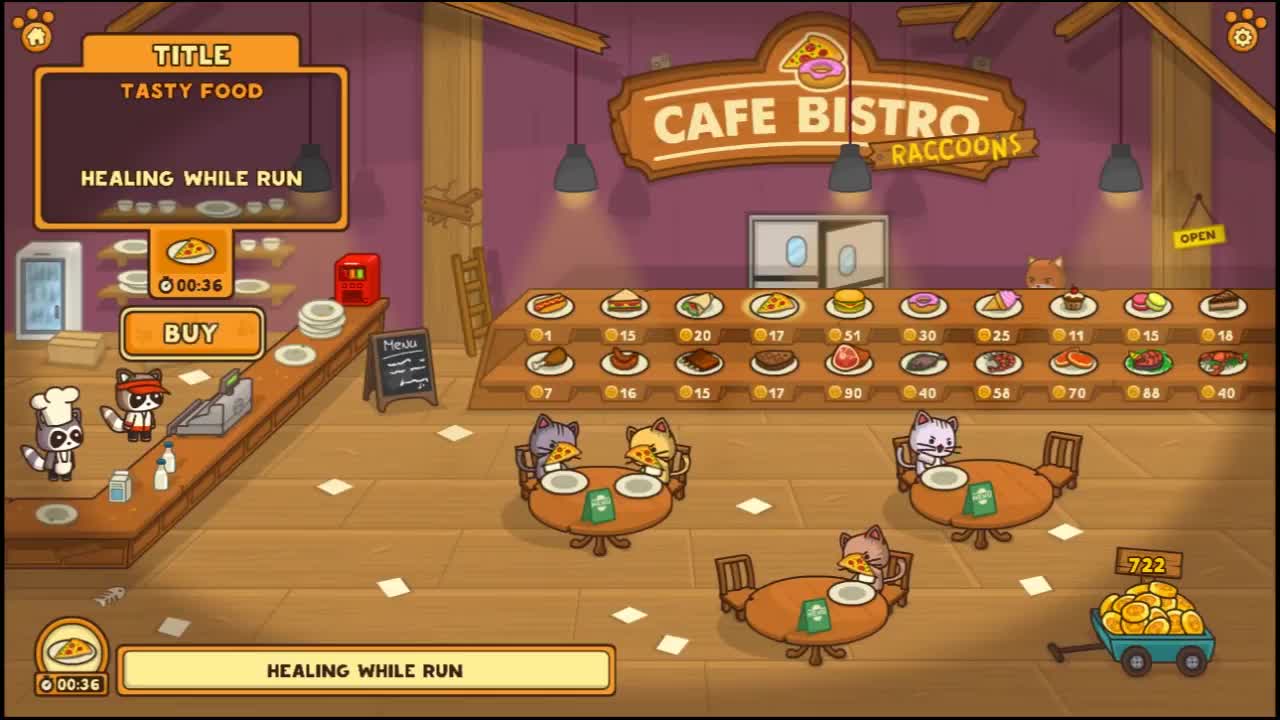The height and width of the screenshot is (720, 1280).
Task: Choose the macarons plate
Action: pyautogui.click(x=1148, y=305)
